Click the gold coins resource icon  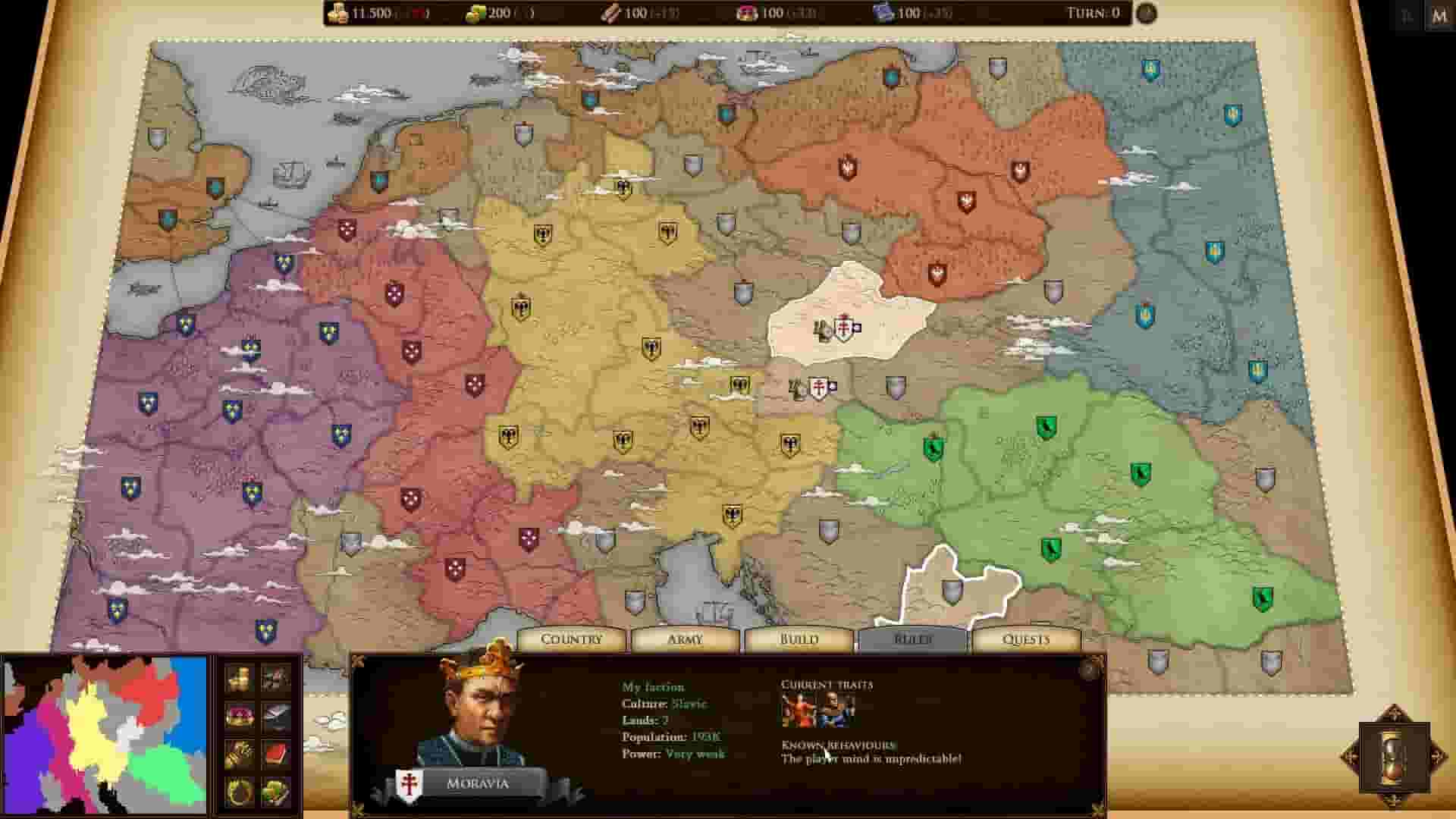pyautogui.click(x=339, y=13)
